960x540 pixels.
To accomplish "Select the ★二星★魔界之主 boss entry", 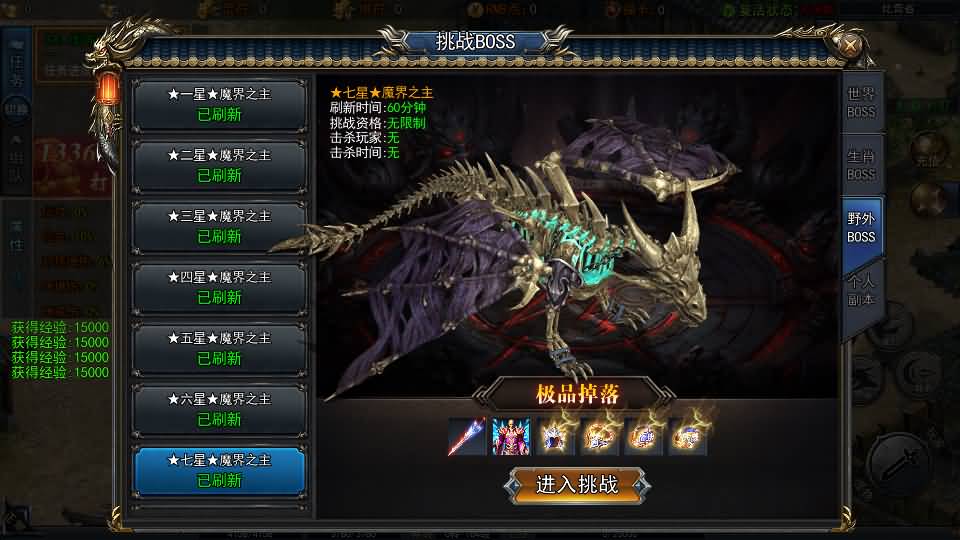I will (220, 165).
